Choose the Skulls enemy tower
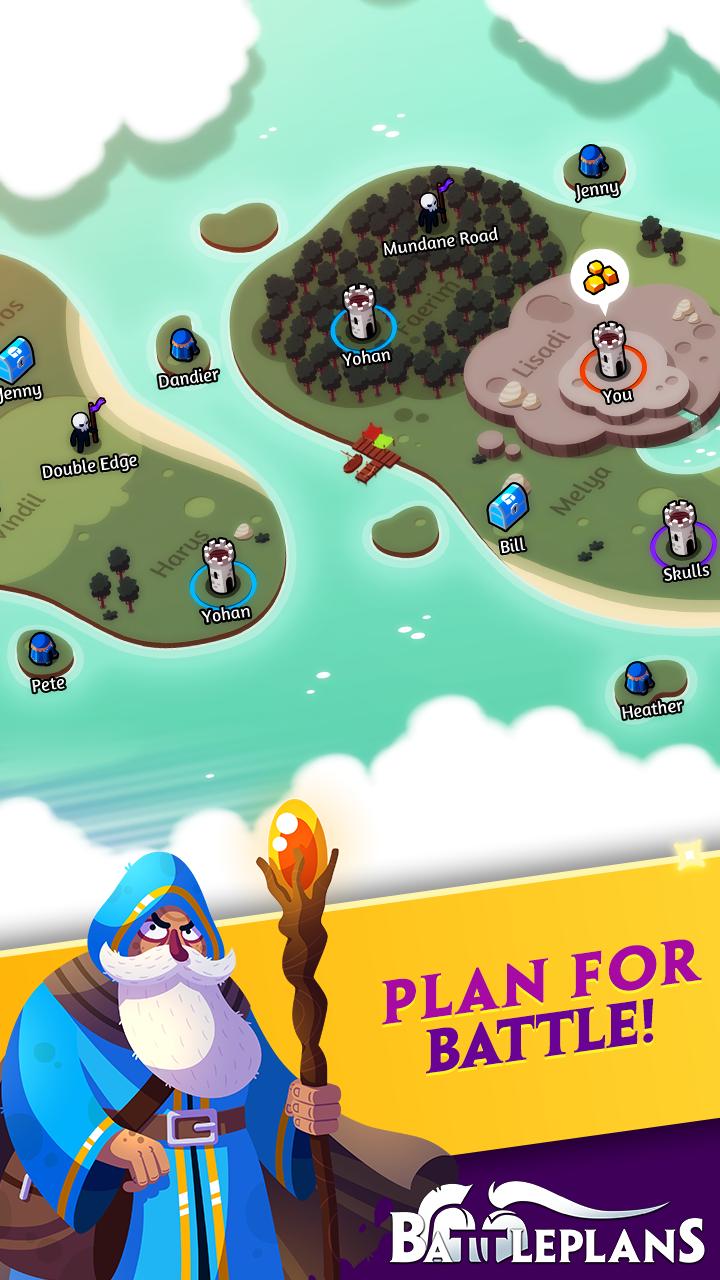The image size is (720, 1280). (x=683, y=530)
